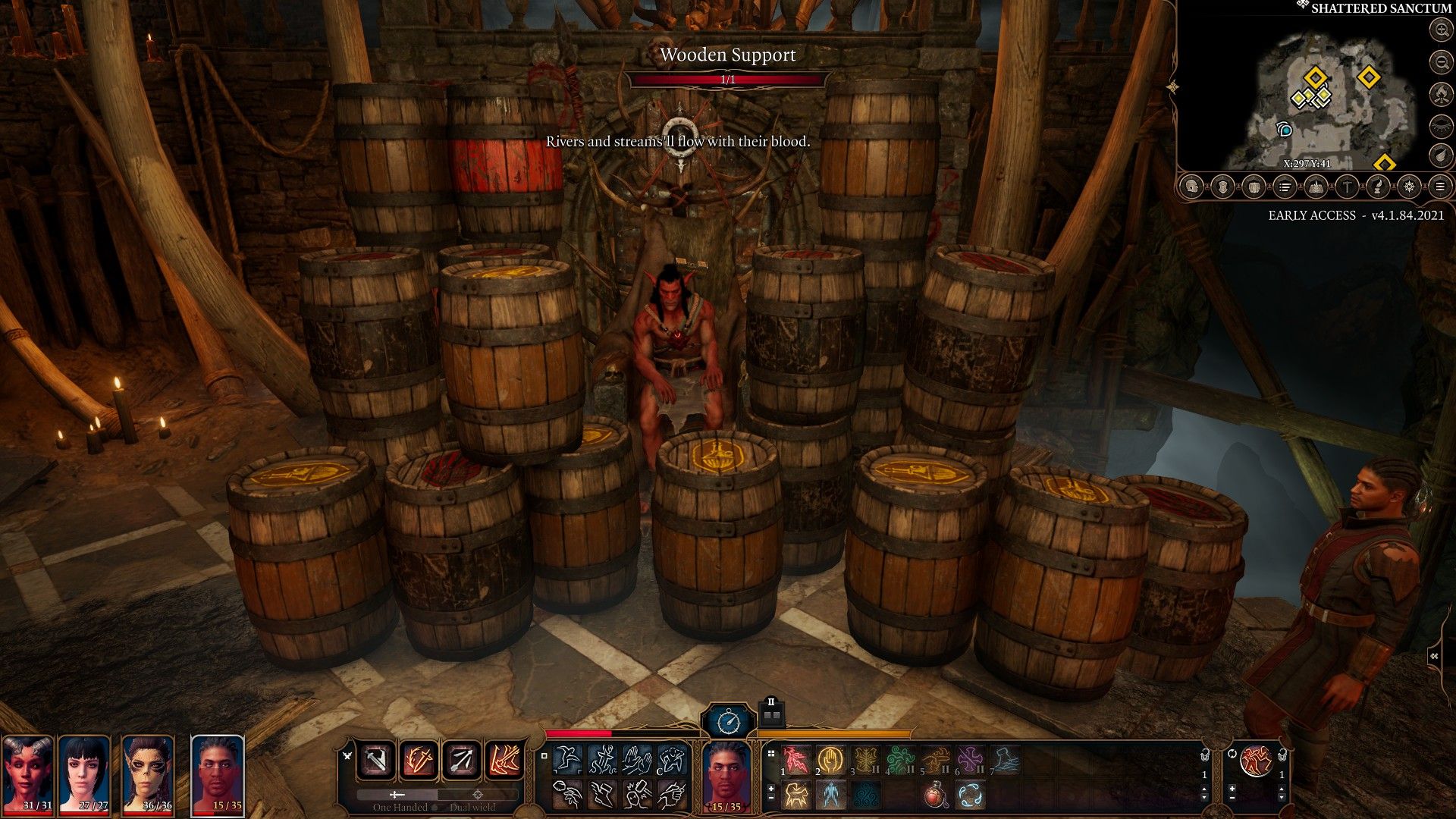Activate the Shove hands action
The height and width of the screenshot is (819, 1456).
[x=638, y=759]
